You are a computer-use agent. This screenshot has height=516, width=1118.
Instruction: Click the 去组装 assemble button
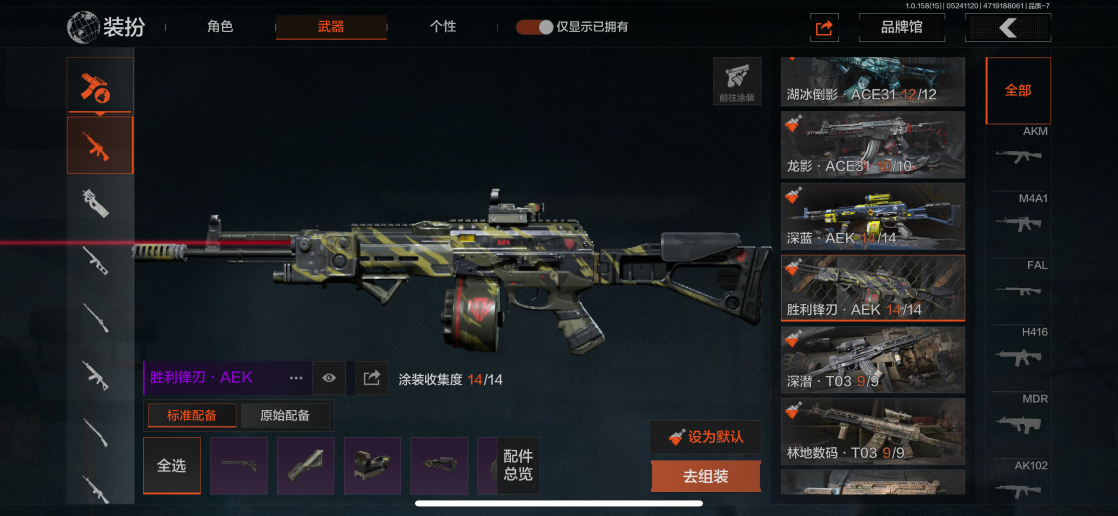[706, 477]
